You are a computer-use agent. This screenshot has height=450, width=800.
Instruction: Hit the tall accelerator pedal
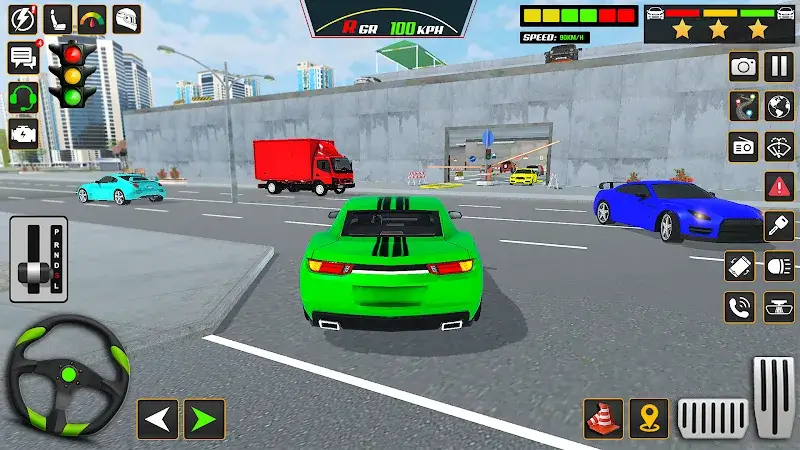(x=773, y=396)
